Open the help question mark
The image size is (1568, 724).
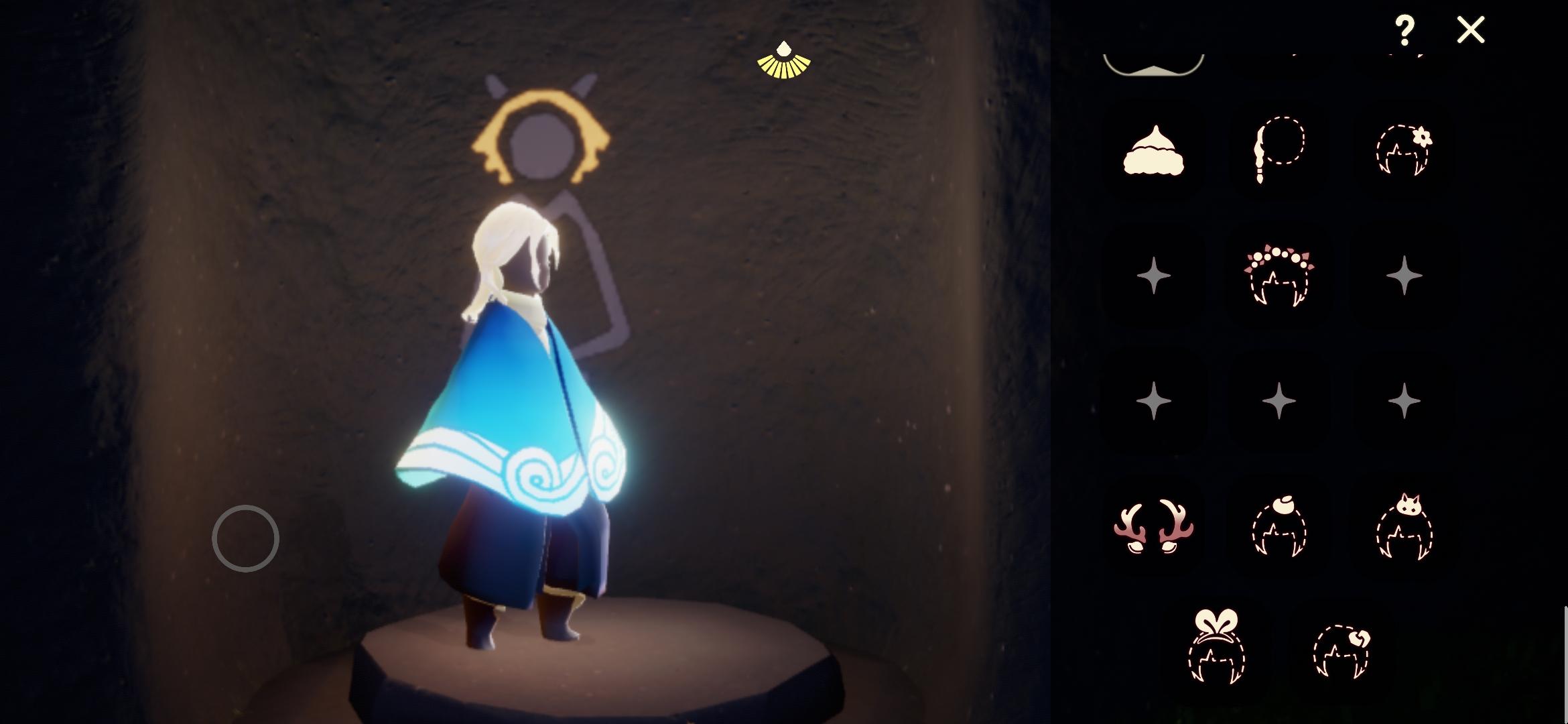1406,30
